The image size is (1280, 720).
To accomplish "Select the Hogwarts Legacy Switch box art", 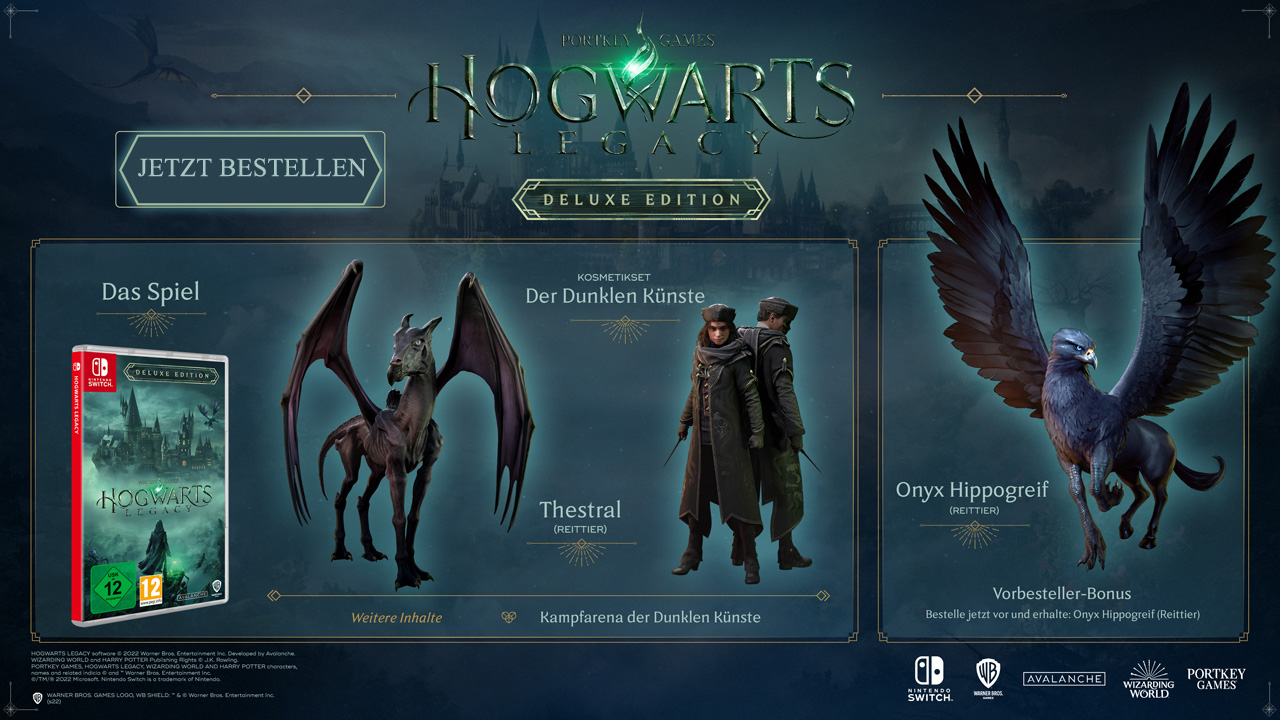I will (x=150, y=484).
